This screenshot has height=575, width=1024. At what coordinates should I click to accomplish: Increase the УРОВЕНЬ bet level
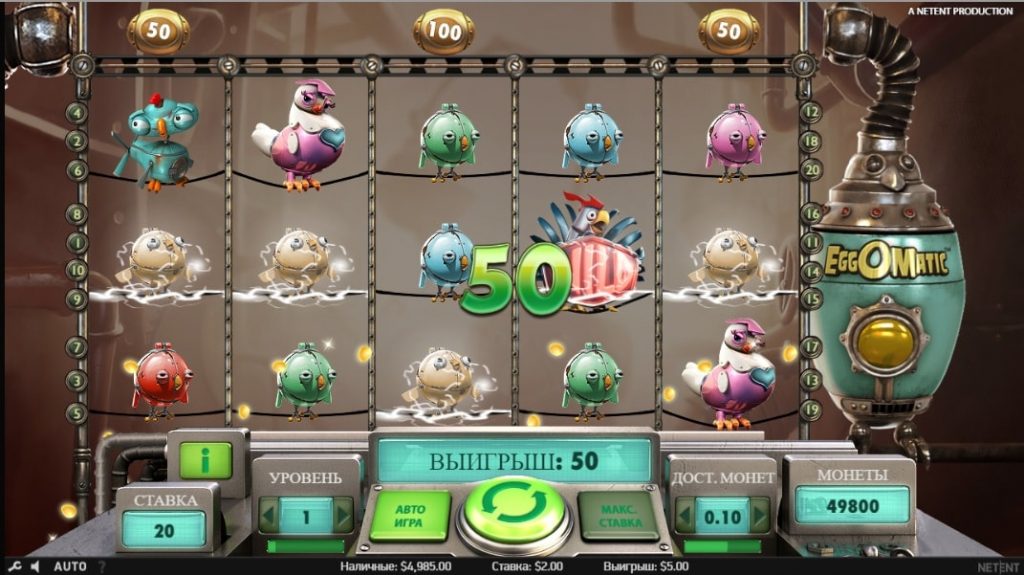pos(343,516)
